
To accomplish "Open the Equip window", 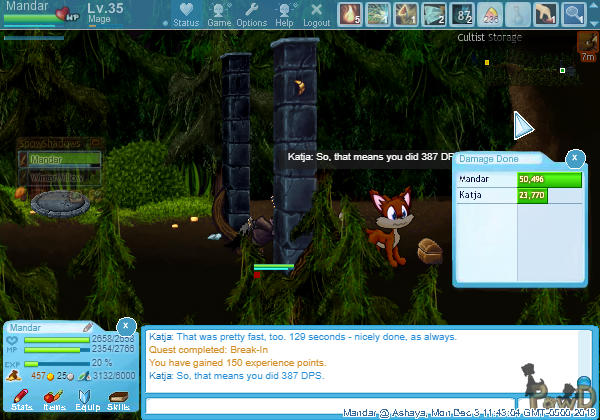I will (86, 402).
